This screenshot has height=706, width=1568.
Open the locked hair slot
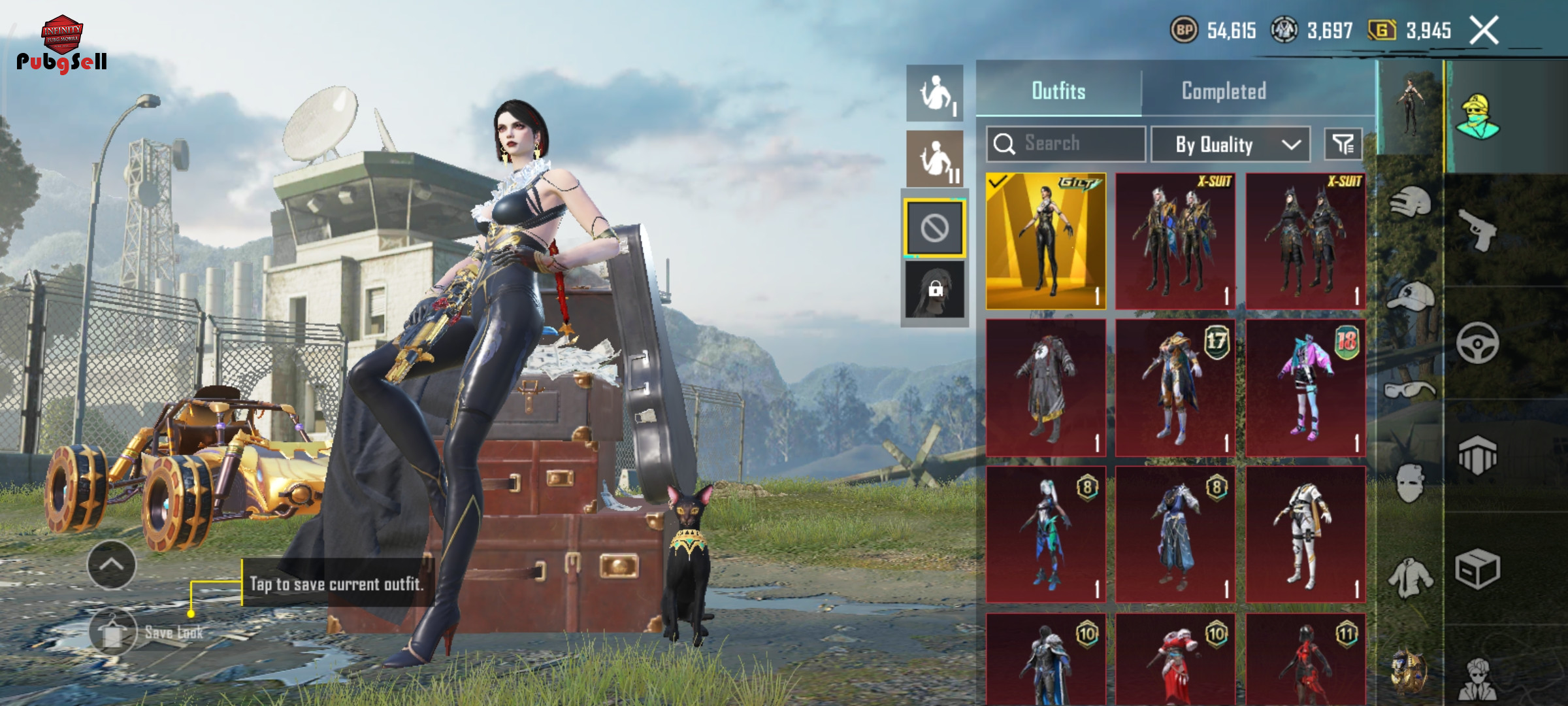pyautogui.click(x=934, y=290)
